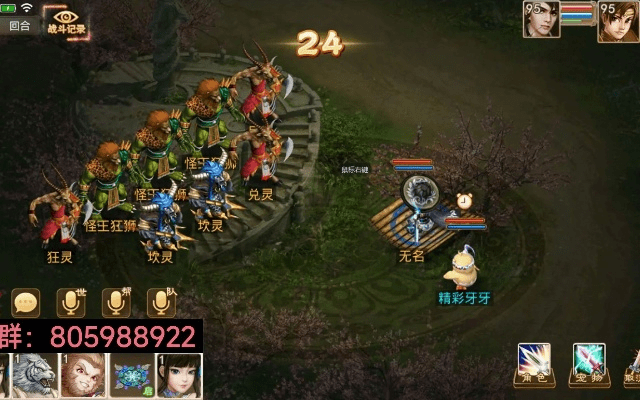Click the brown-haired warrior portrait in the corner

click(x=618, y=20)
